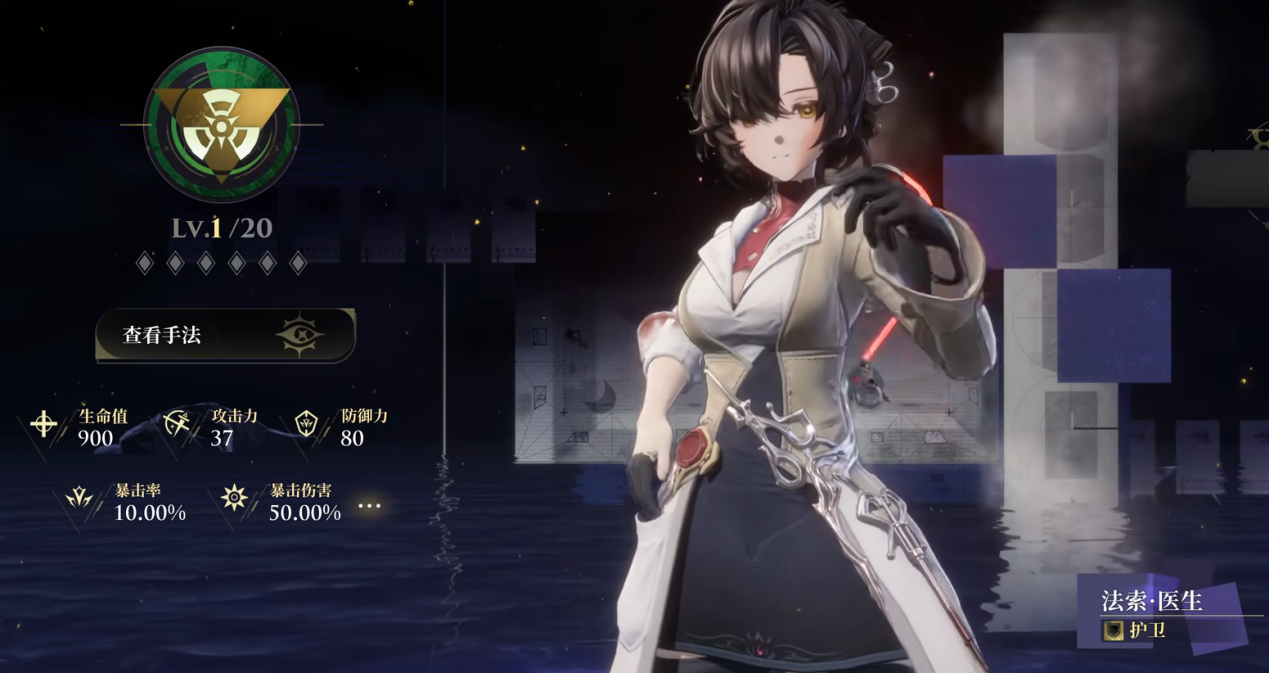Select the 护卫 class tag icon
This screenshot has height=673, width=1269.
point(1113,631)
